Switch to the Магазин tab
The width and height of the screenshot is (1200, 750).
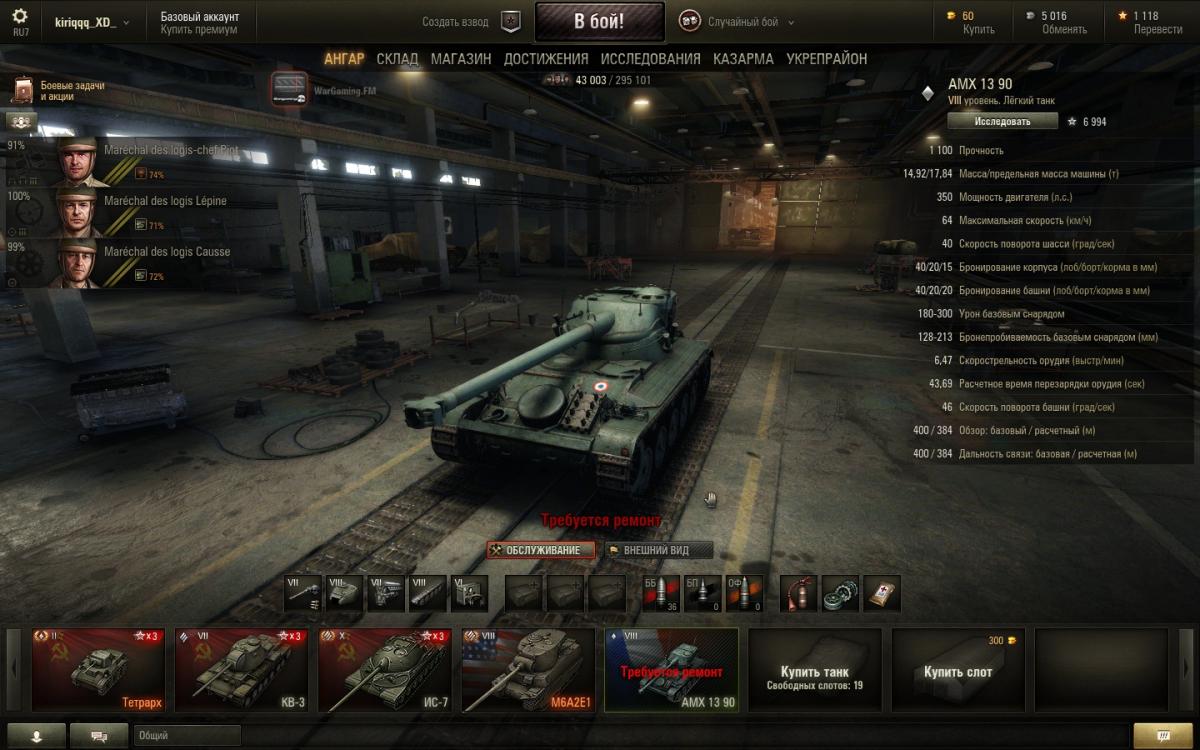461,59
